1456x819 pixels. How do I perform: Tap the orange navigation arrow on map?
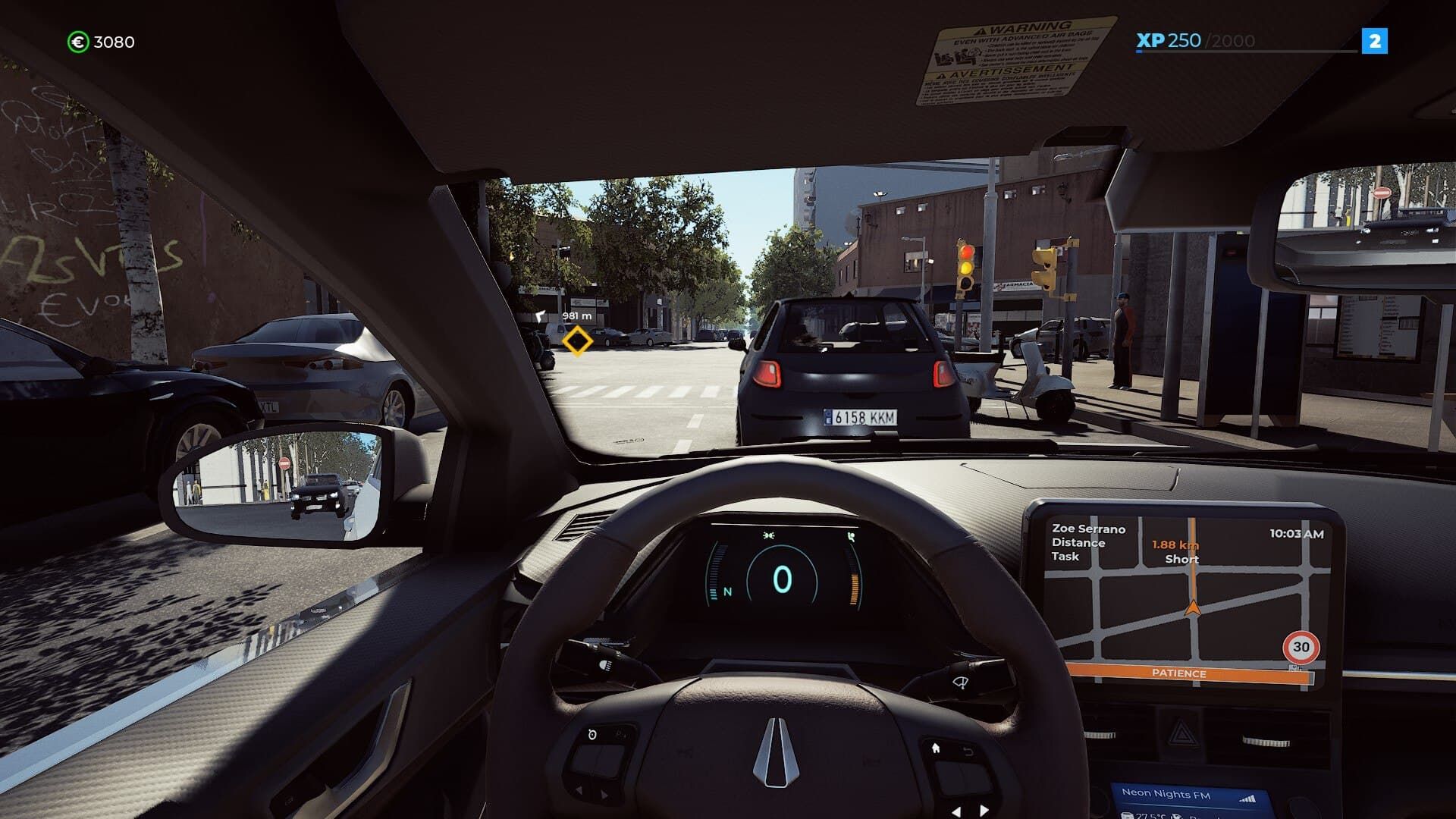coord(1192,607)
